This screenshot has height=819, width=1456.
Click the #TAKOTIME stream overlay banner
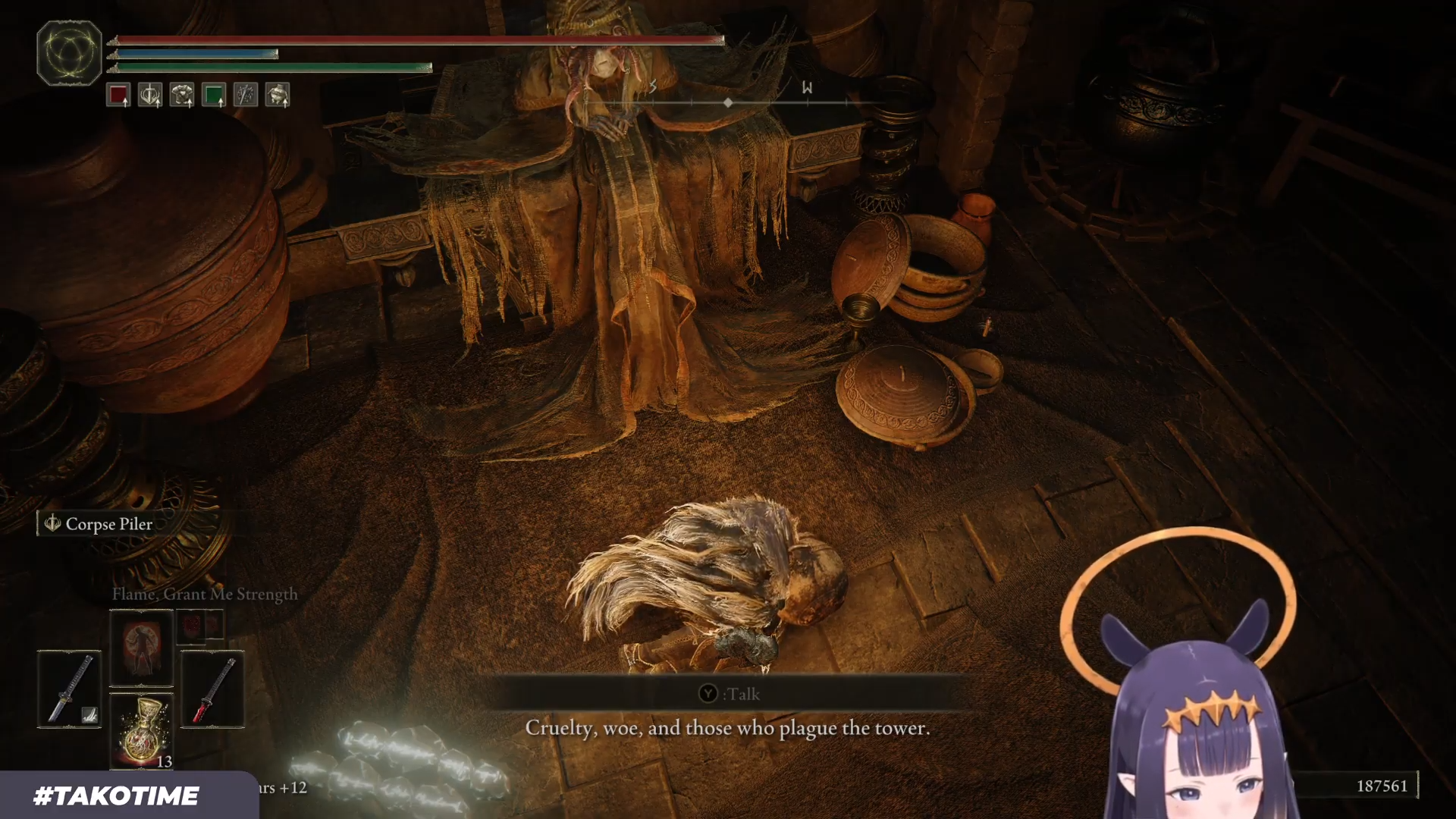point(116,795)
